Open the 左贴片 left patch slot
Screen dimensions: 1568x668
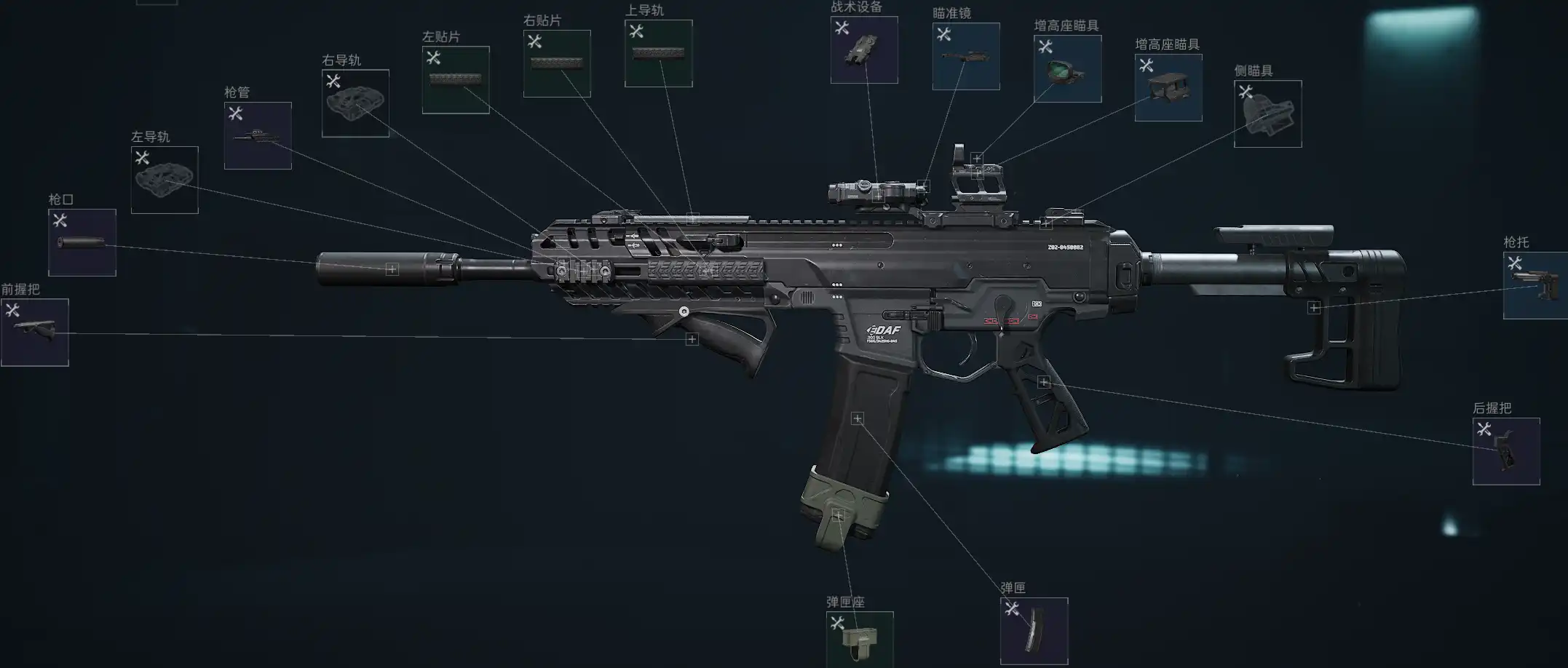456,80
